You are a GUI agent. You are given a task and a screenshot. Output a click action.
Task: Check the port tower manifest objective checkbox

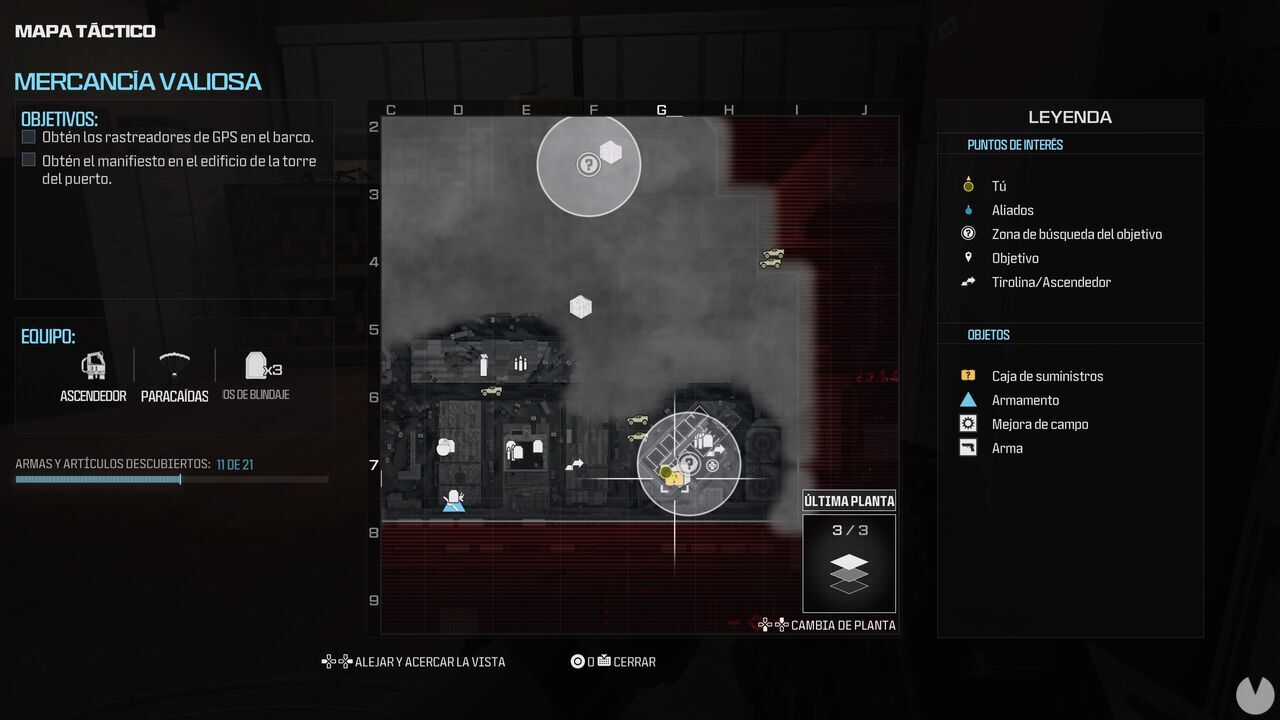coord(30,161)
